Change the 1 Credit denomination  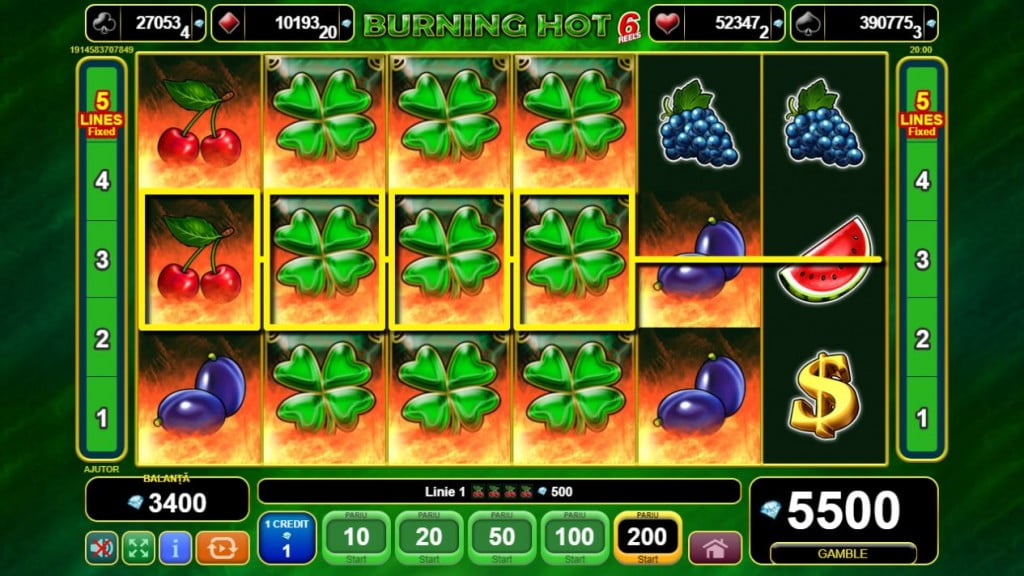tap(287, 538)
